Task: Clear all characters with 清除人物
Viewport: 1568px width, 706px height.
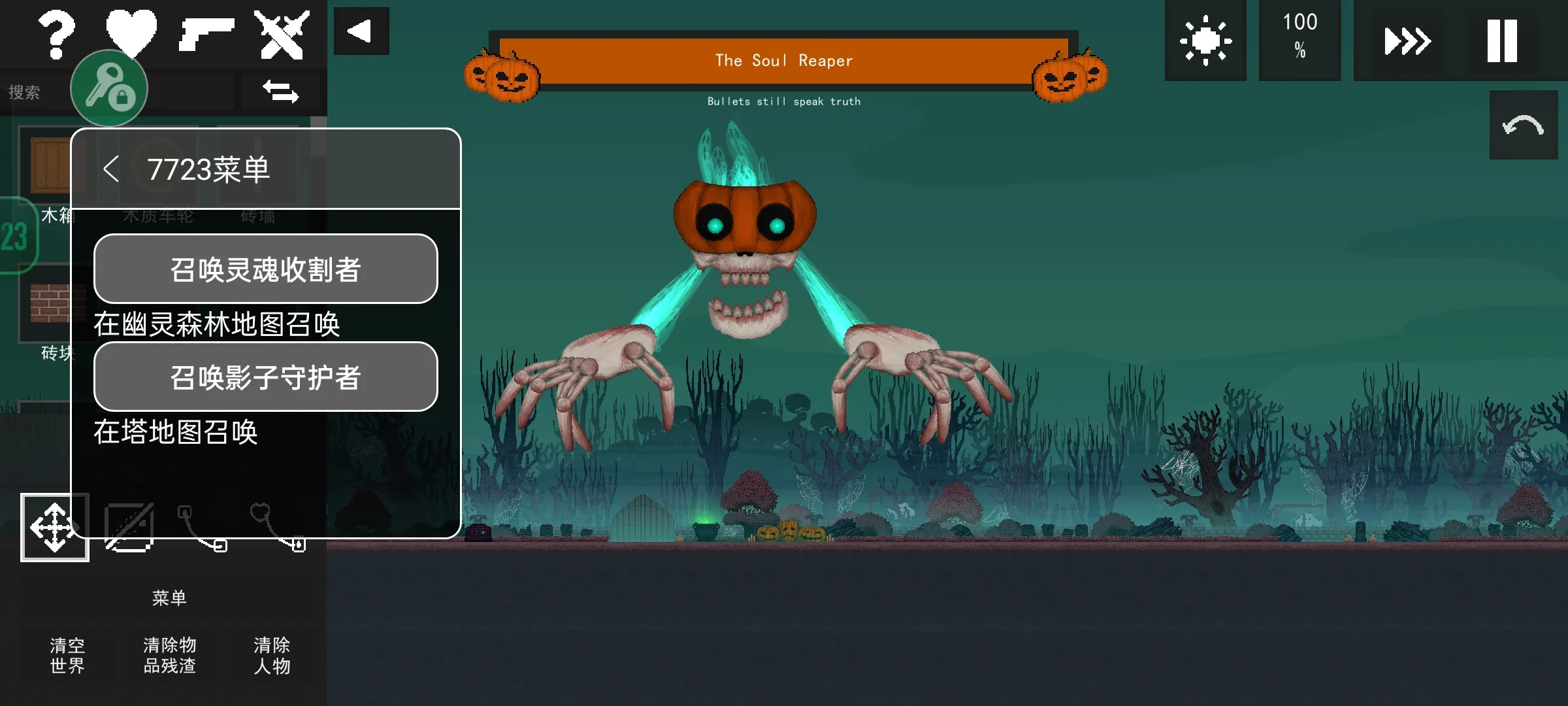Action: point(272,655)
